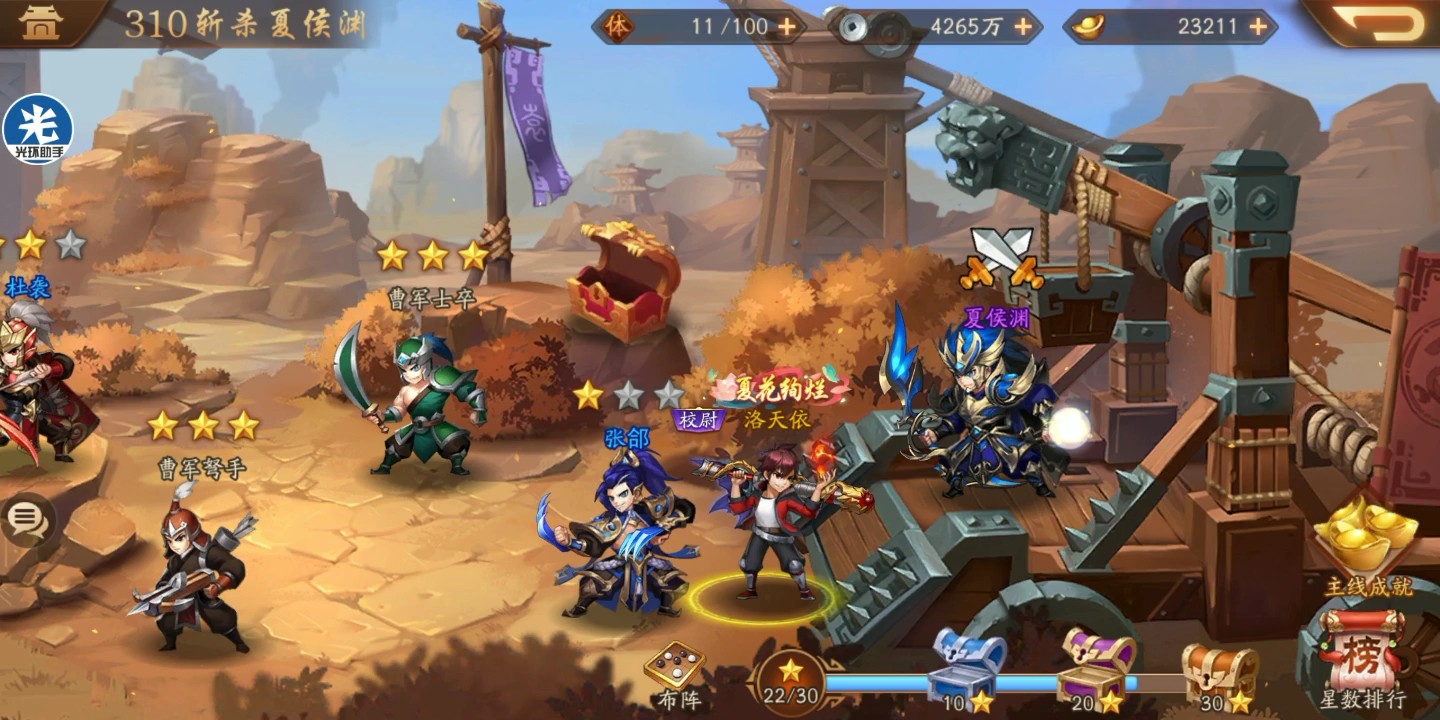Image resolution: width=1440 pixels, height=720 pixels.
Task: Open the chat bubble button
Action: coord(27,518)
